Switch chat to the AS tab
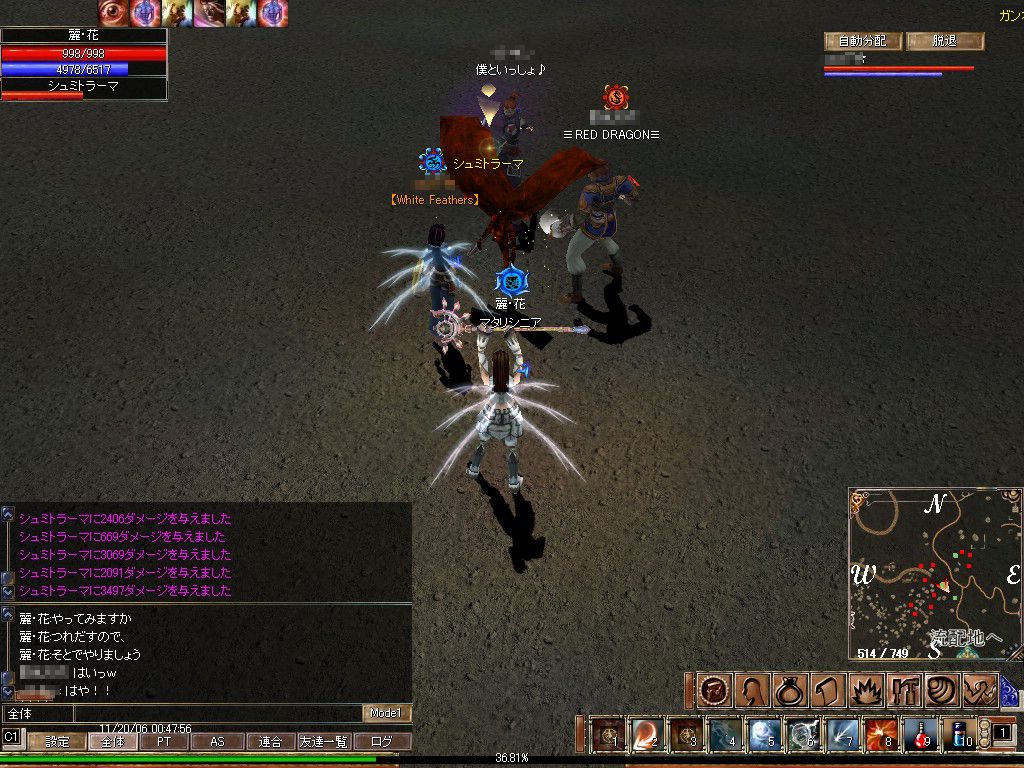 click(x=216, y=742)
